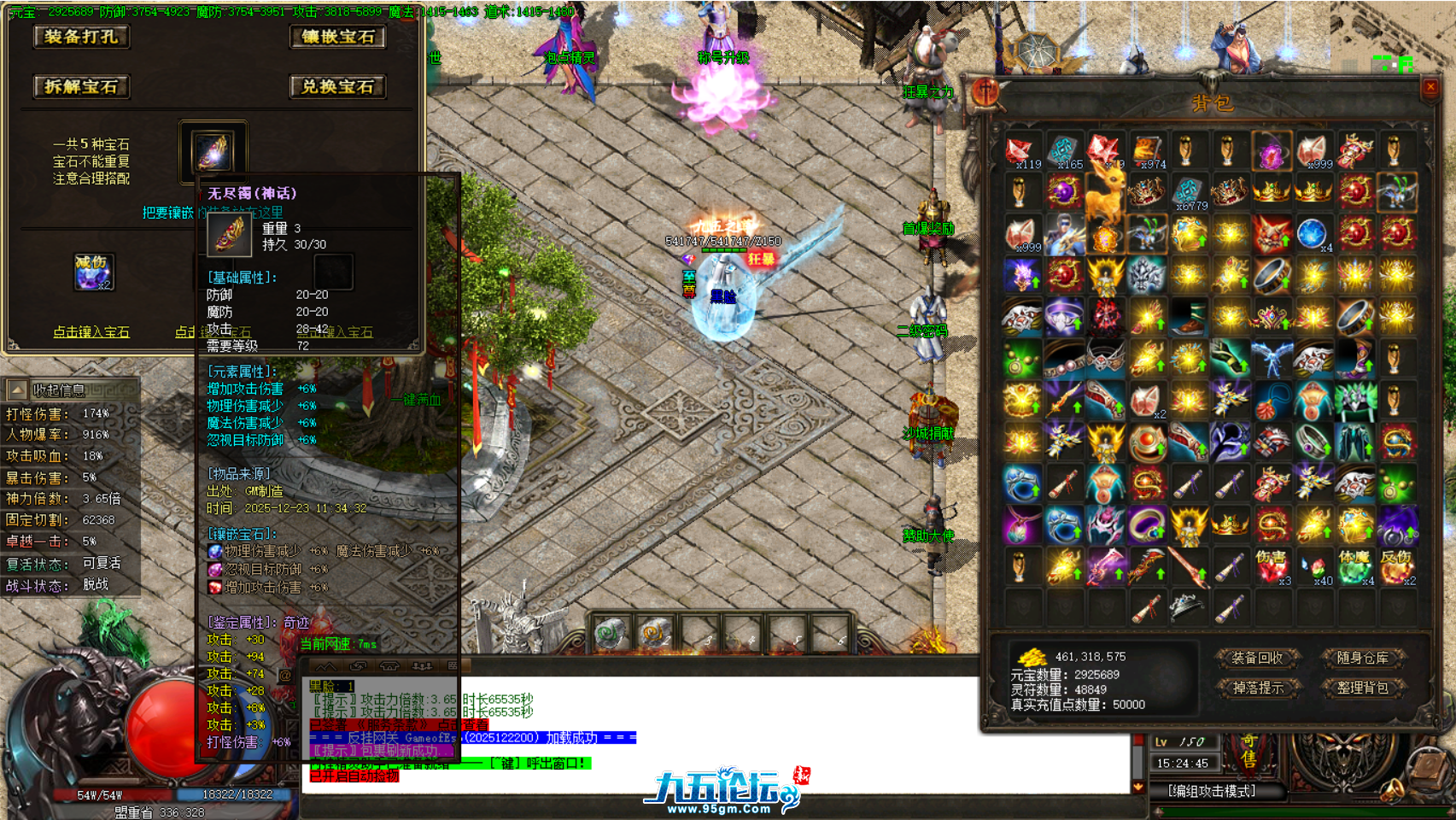Click the loop/refresh icon in the chat toolbar
The width and height of the screenshot is (1456, 820).
[x=358, y=666]
